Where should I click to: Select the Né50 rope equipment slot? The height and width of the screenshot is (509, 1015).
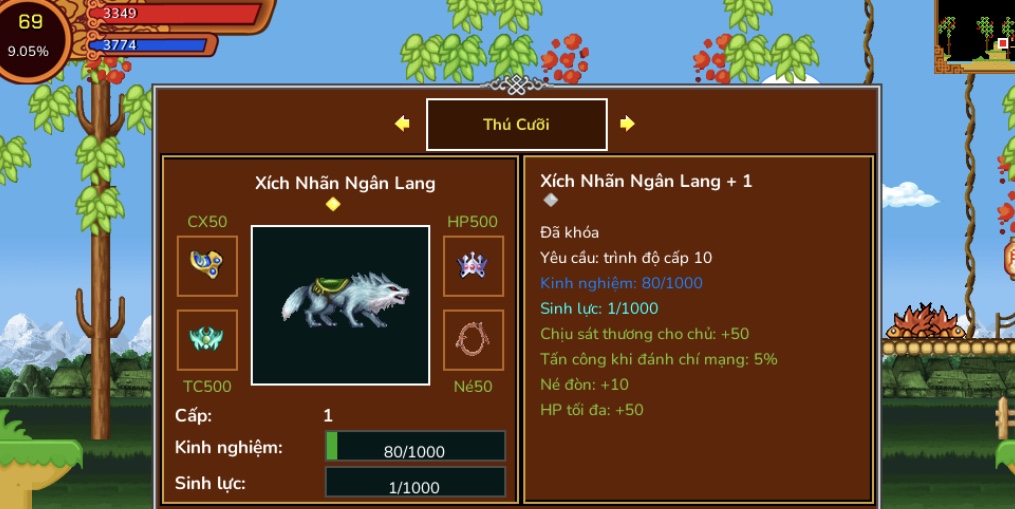473,340
